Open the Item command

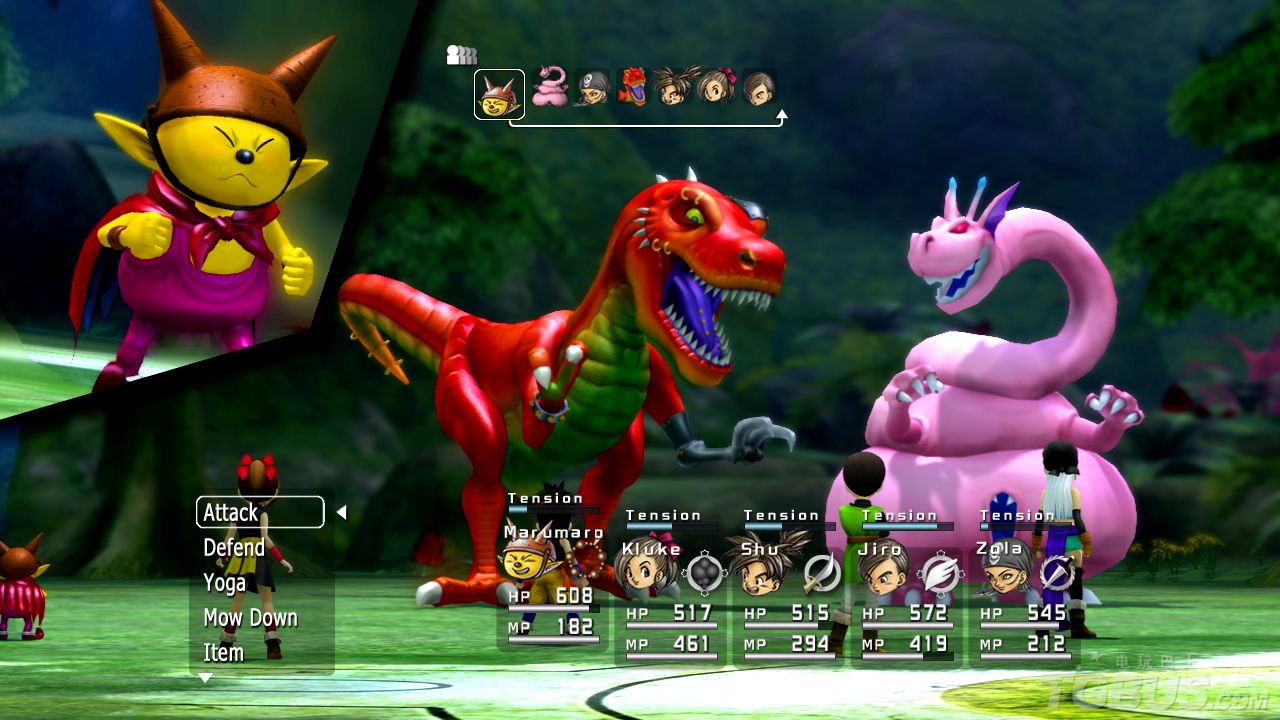(x=223, y=653)
